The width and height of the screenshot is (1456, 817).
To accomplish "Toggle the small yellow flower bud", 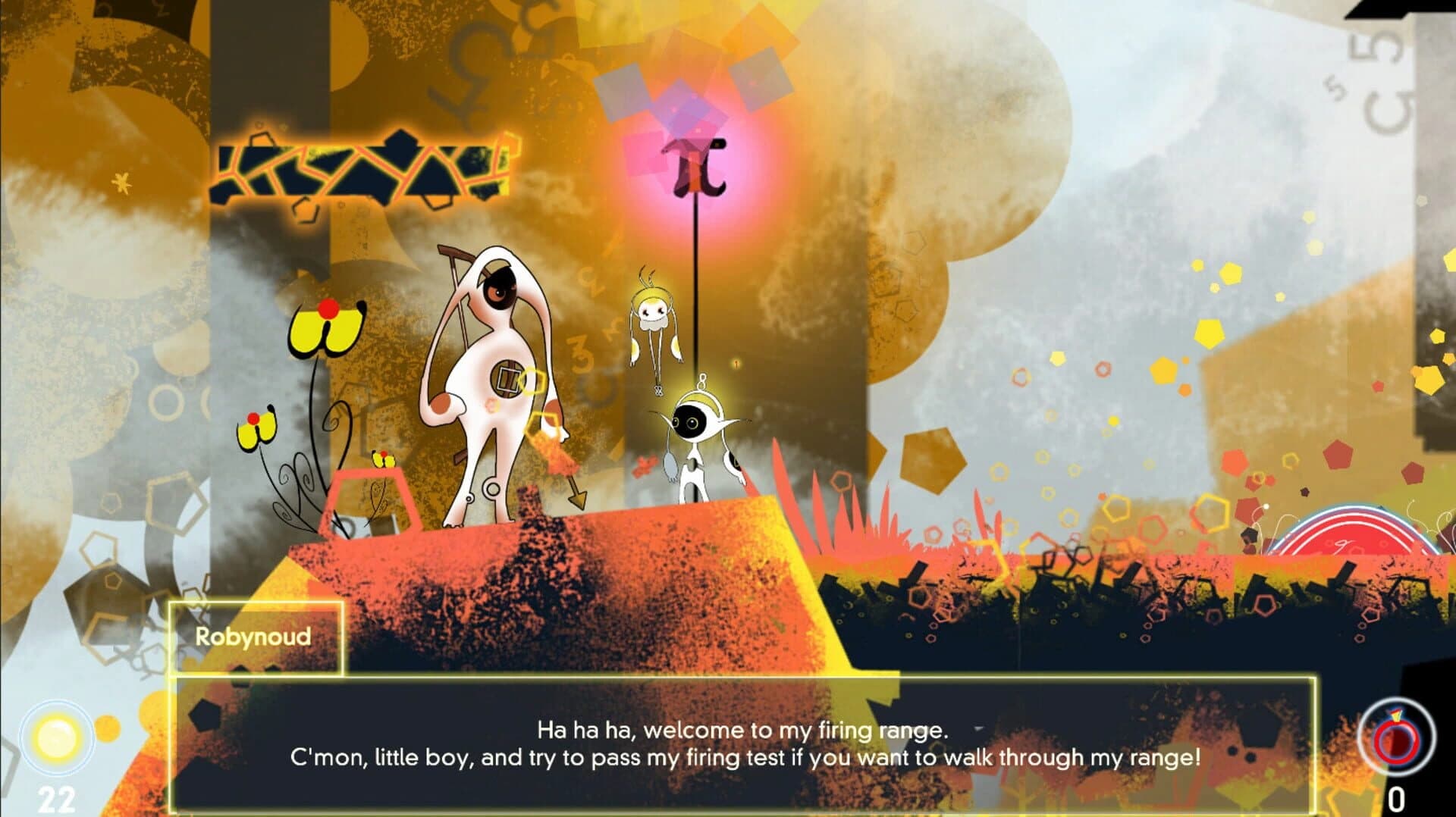I will pyautogui.click(x=383, y=460).
